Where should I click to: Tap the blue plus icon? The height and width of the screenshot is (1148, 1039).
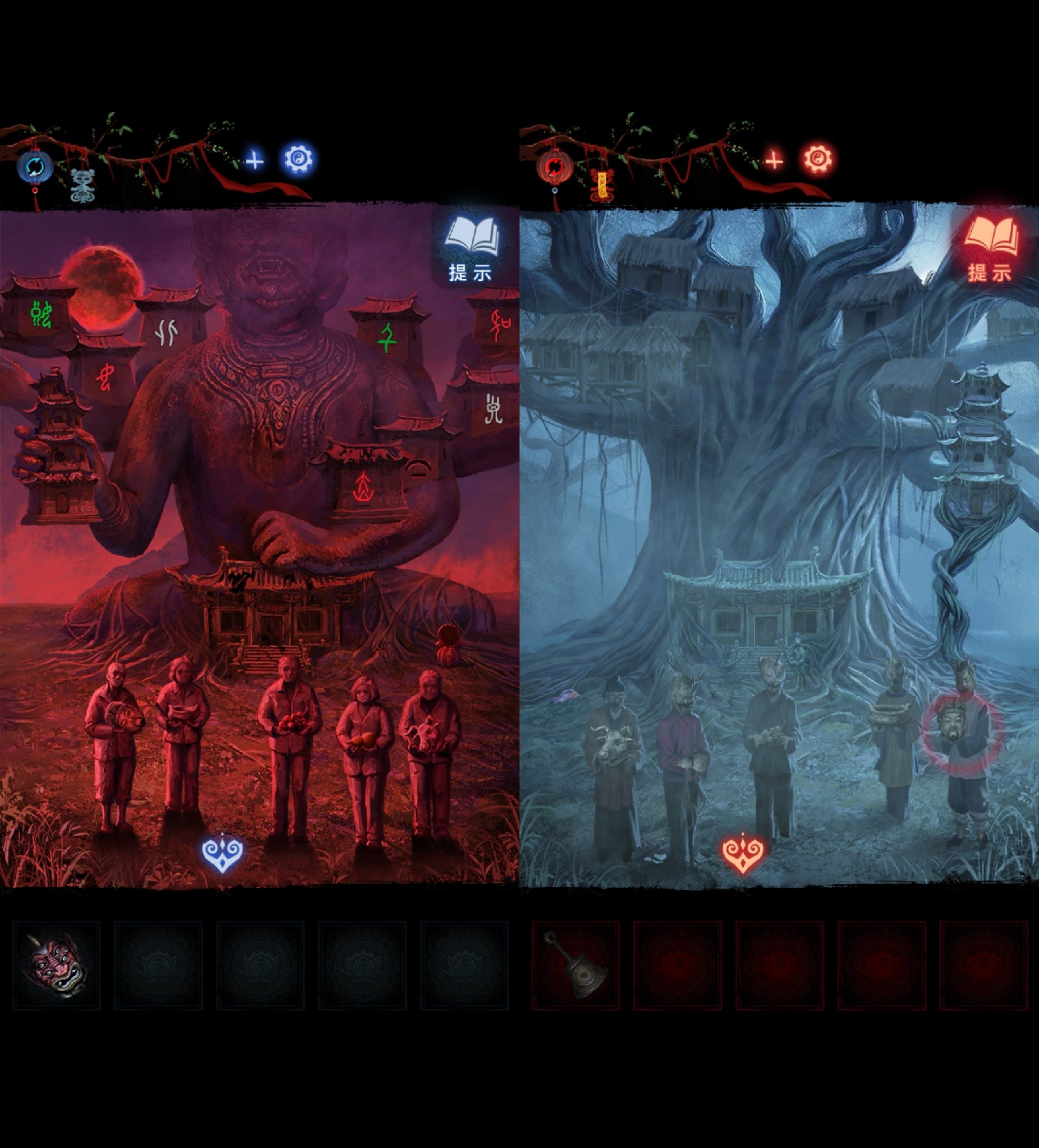point(254,162)
